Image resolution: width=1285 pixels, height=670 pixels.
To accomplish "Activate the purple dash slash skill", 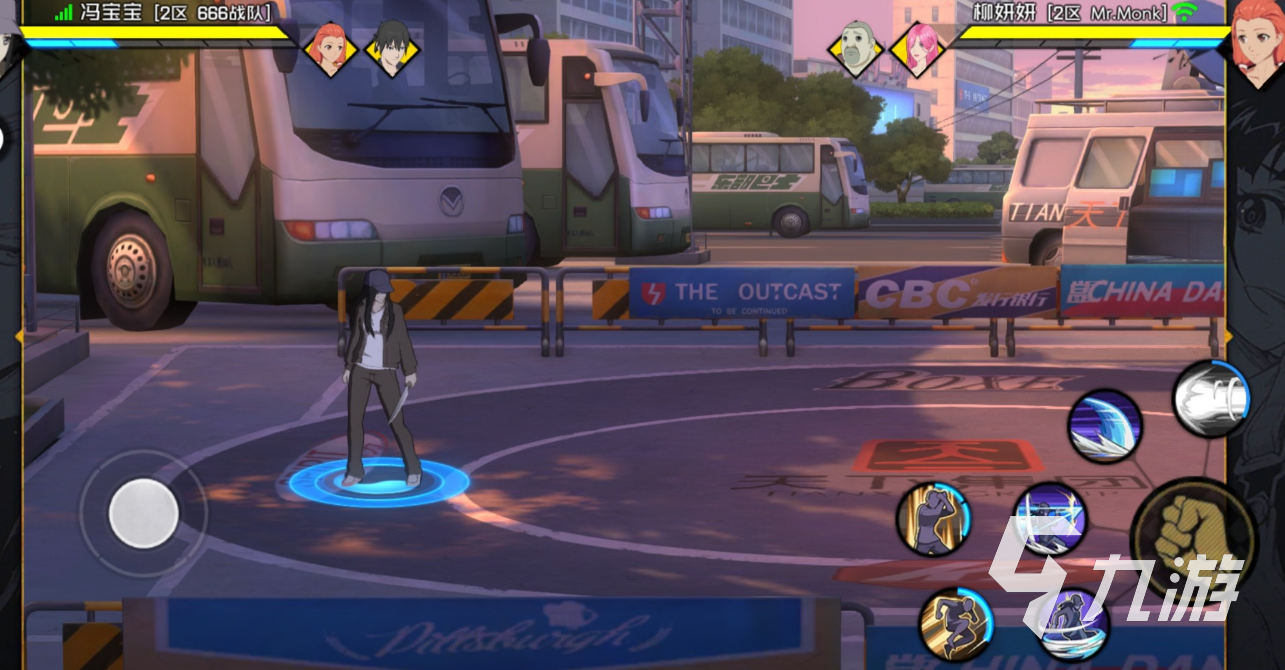I will click(1049, 520).
